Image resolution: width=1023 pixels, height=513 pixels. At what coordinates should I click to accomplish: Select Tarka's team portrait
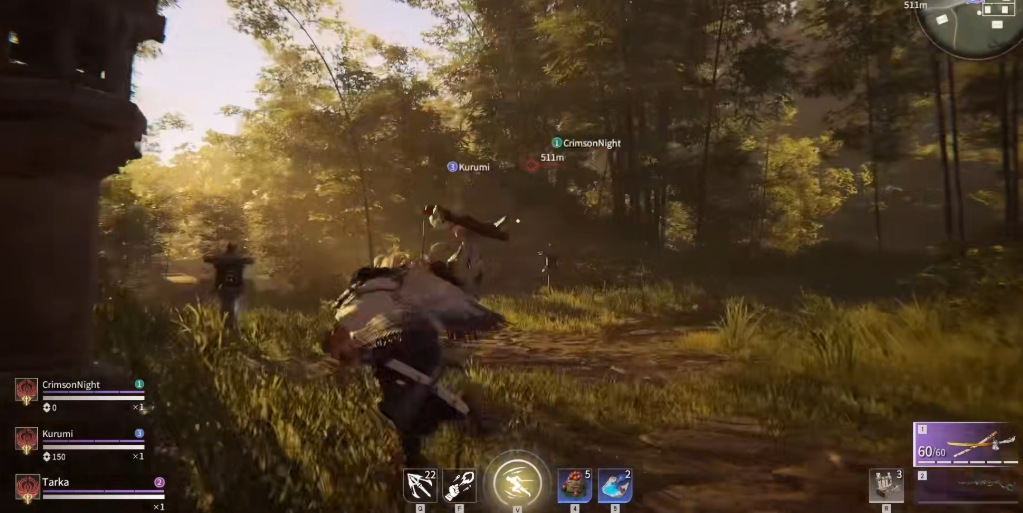tap(27, 487)
